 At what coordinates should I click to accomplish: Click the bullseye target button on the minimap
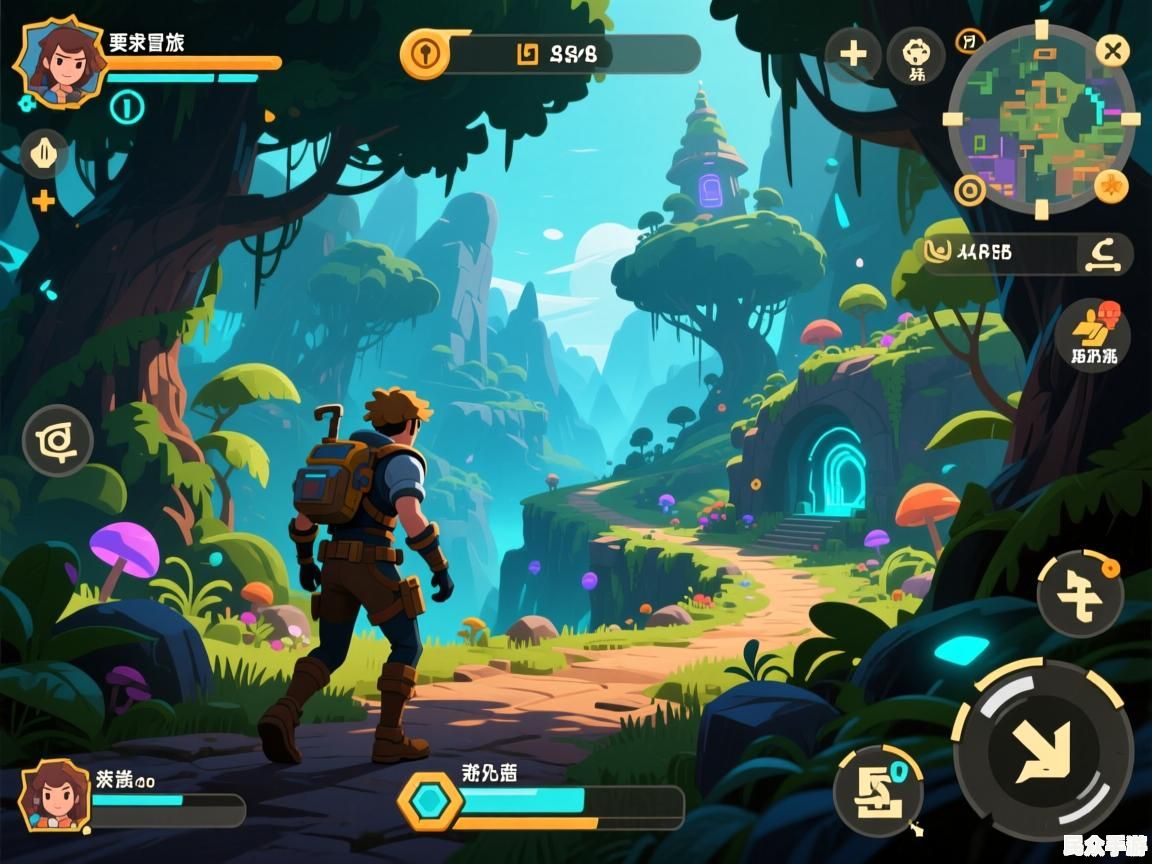(x=968, y=189)
